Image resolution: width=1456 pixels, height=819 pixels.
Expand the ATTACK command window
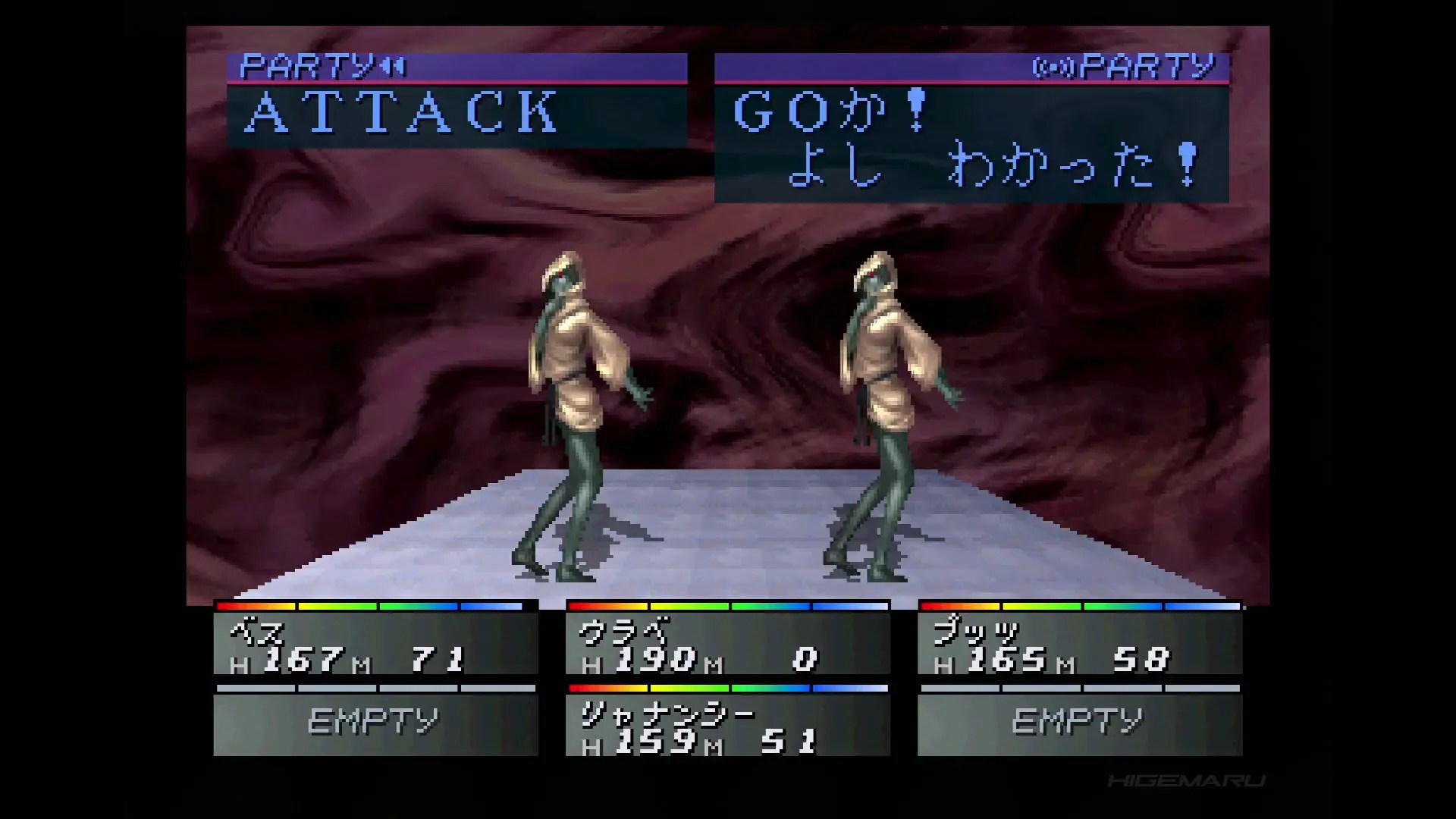coord(455,114)
